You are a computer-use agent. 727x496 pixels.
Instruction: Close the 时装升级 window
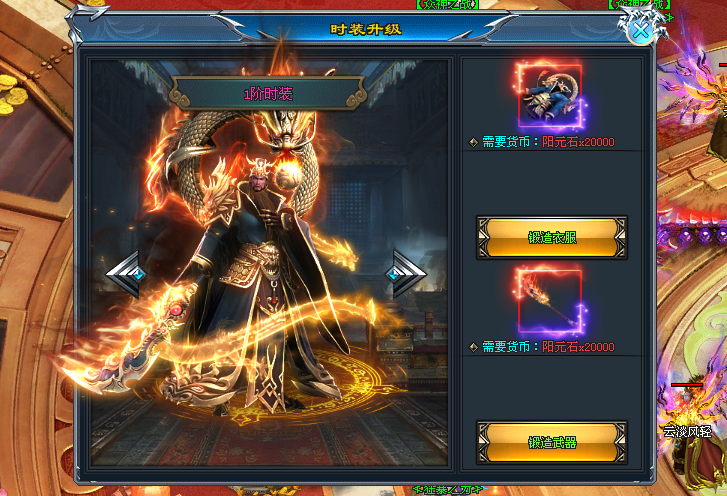coord(642,31)
